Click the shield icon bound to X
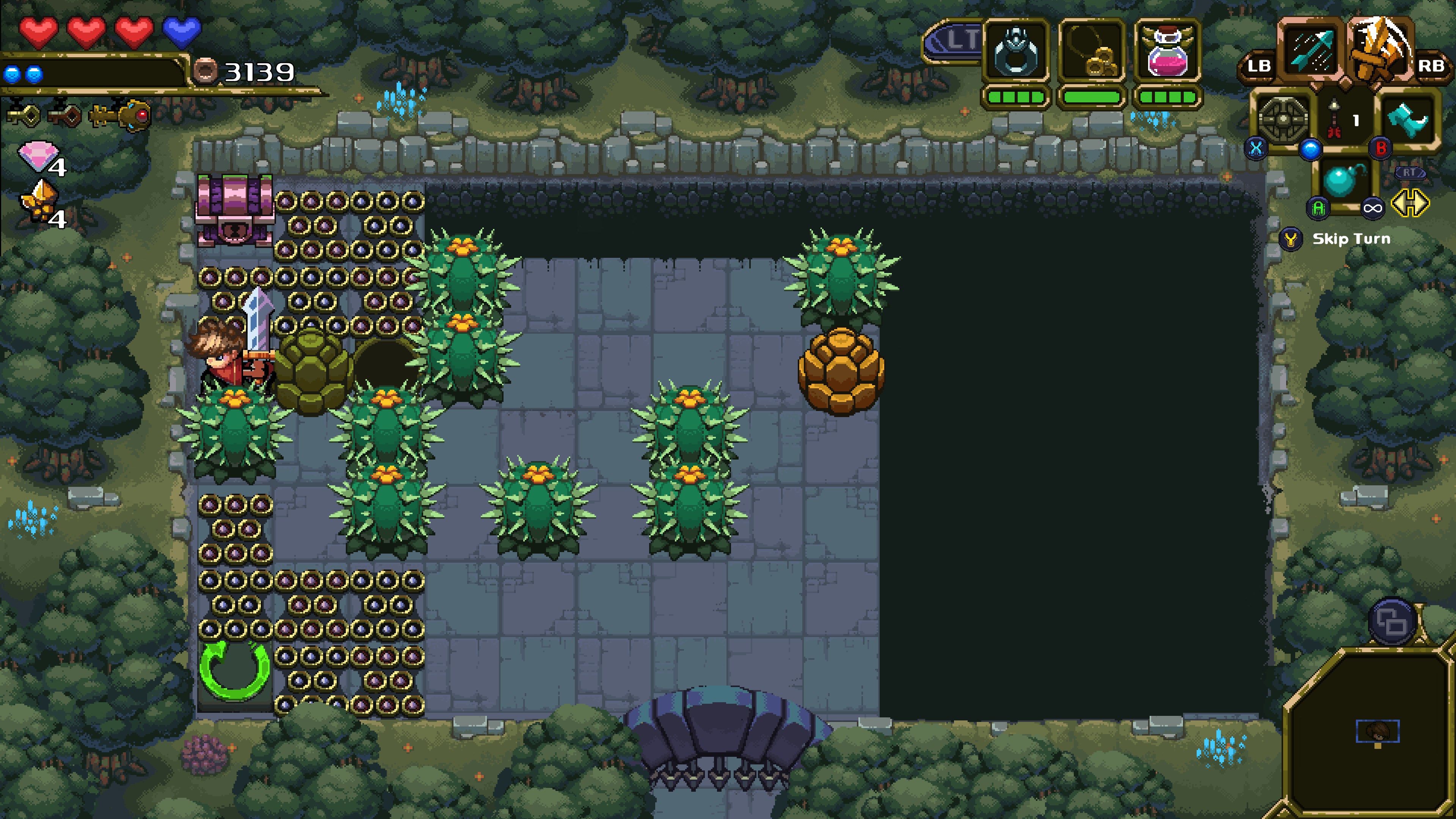The width and height of the screenshot is (1456, 819). click(1281, 119)
